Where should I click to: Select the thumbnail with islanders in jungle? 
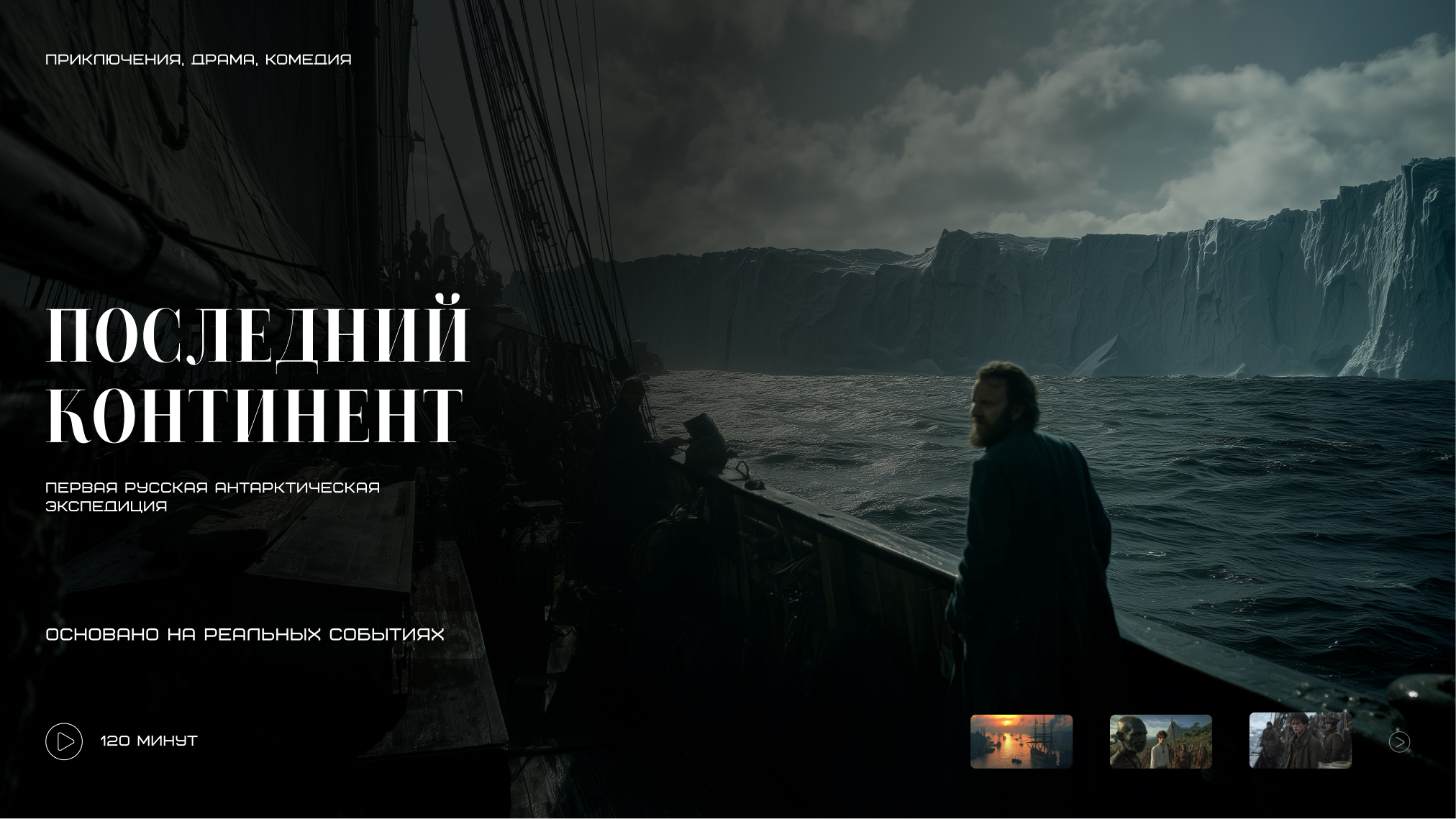coord(1160,741)
